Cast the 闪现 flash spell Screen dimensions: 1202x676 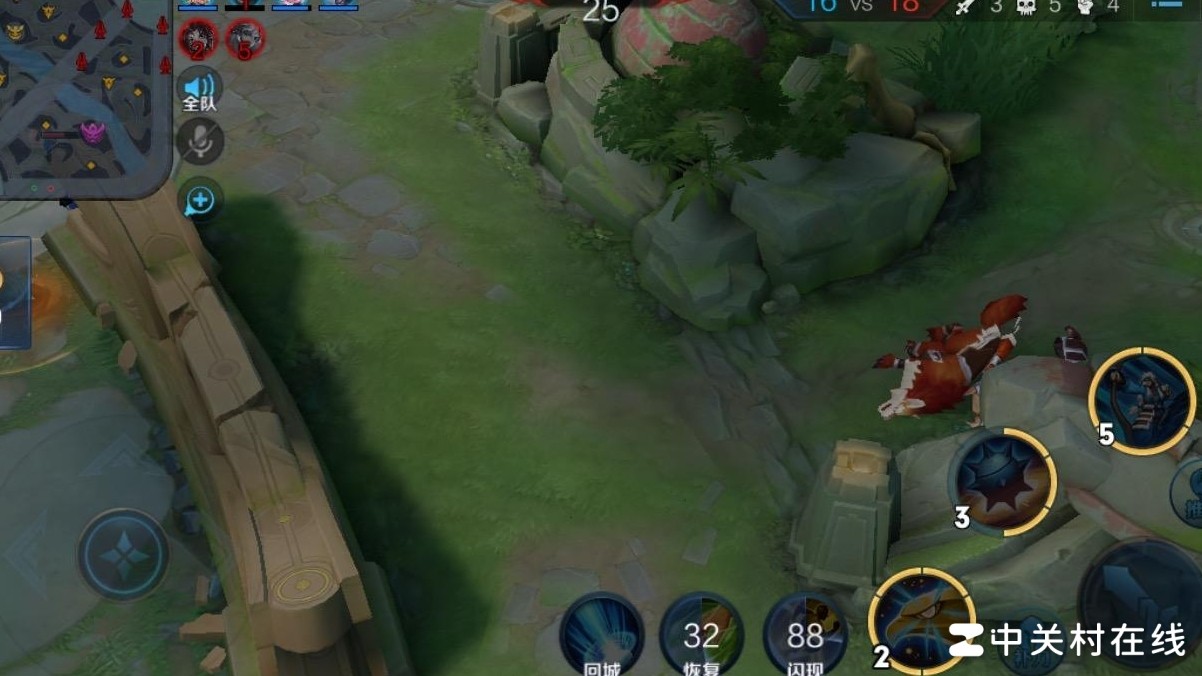pos(805,634)
